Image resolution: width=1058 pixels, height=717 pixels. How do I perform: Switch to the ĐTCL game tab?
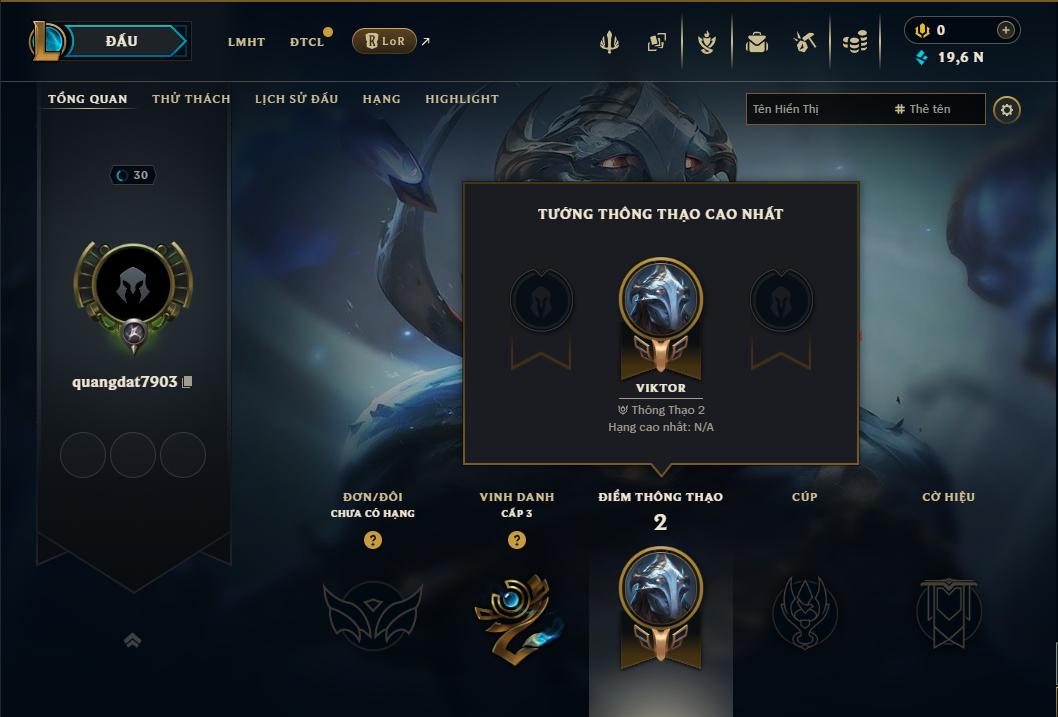307,42
